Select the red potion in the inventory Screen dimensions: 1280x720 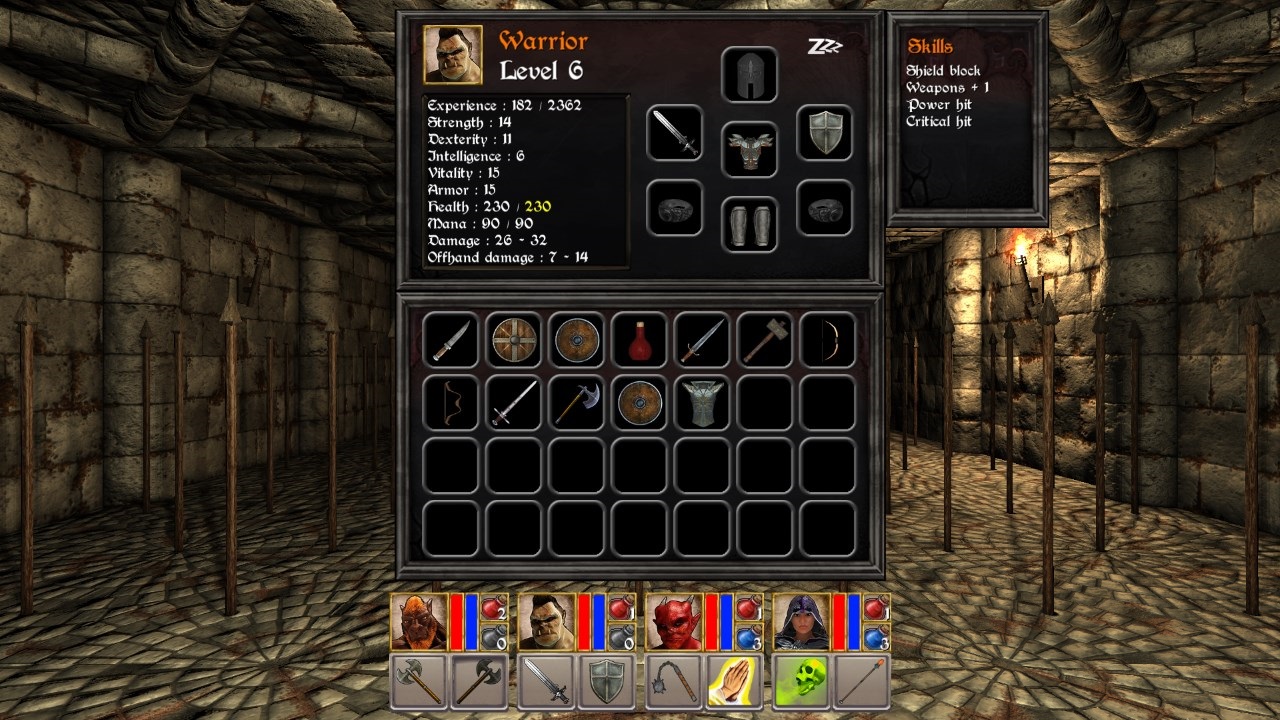(639, 340)
